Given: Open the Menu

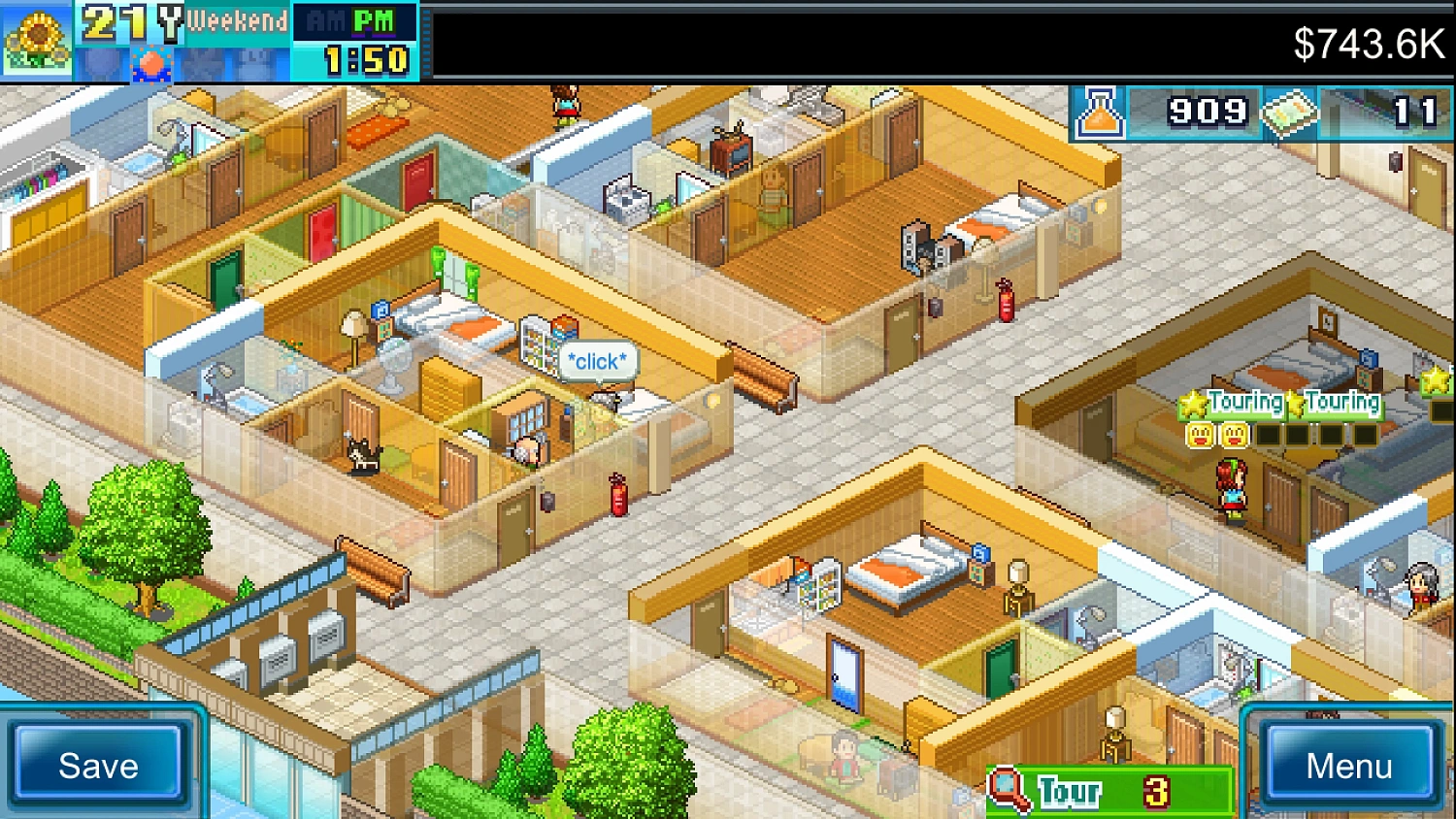Looking at the screenshot, I should pos(1347,767).
